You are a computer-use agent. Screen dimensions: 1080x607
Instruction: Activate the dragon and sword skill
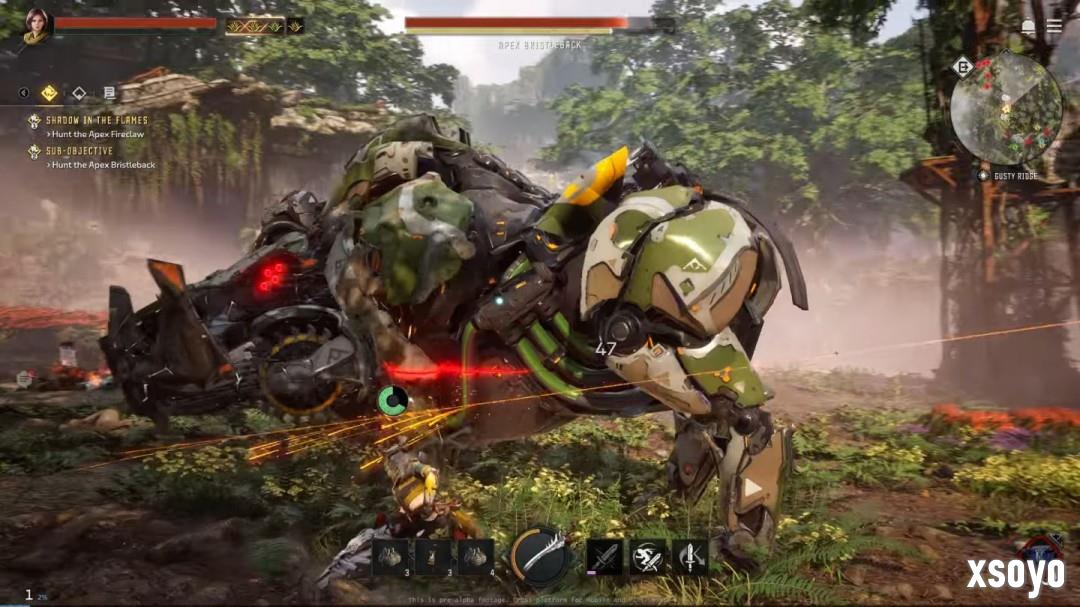click(x=647, y=557)
